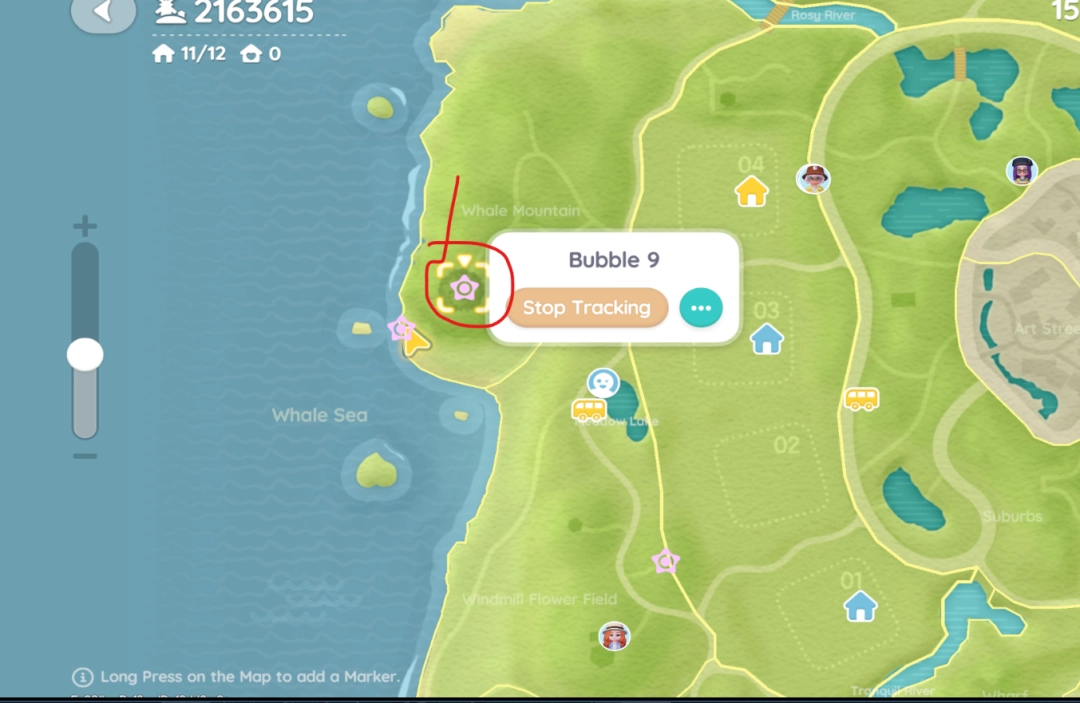This screenshot has width=1080, height=703.
Task: Select the yellow house marker at plot 04
Action: pos(751,190)
